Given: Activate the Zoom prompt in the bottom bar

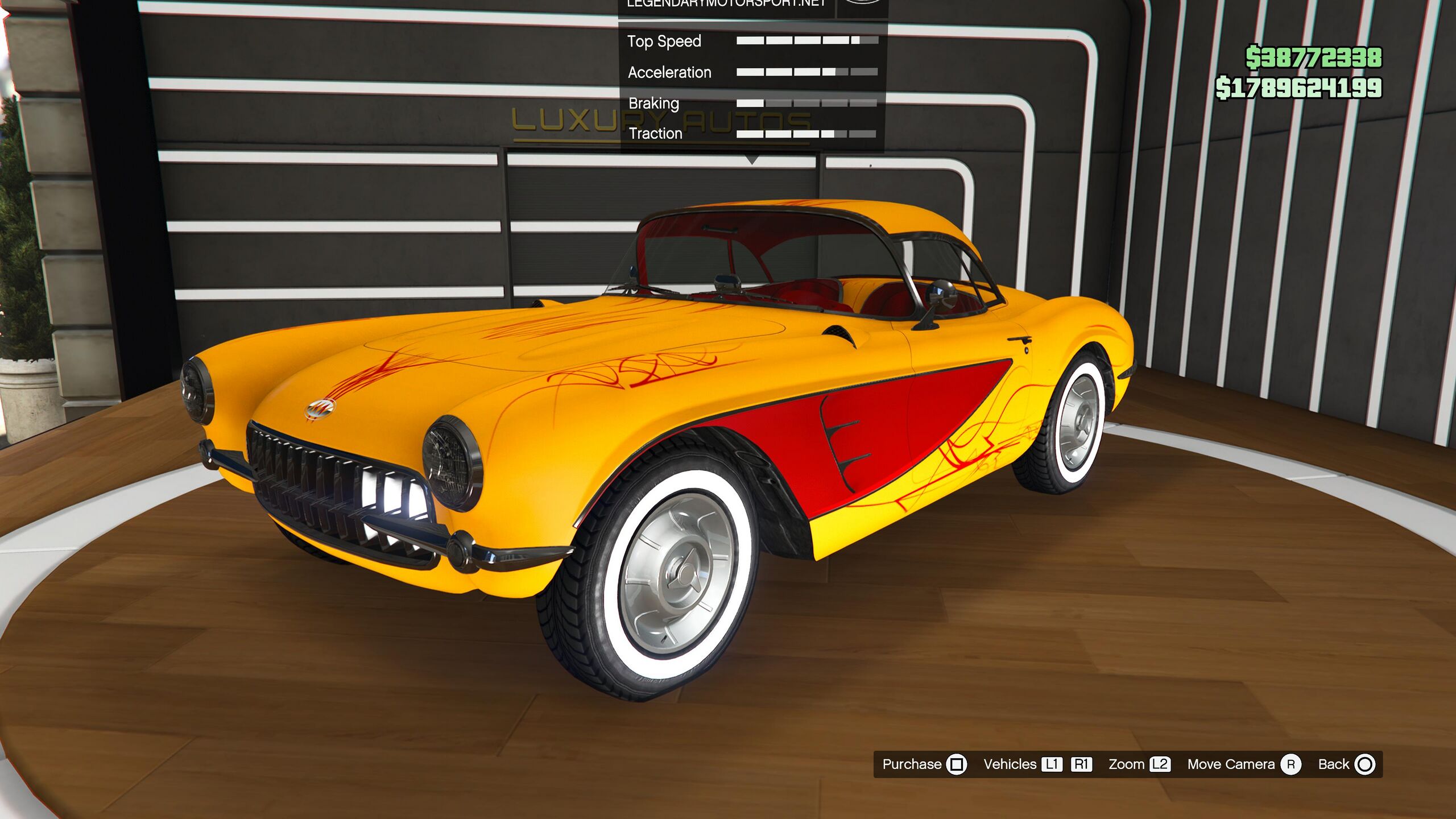Looking at the screenshot, I should 1139,764.
